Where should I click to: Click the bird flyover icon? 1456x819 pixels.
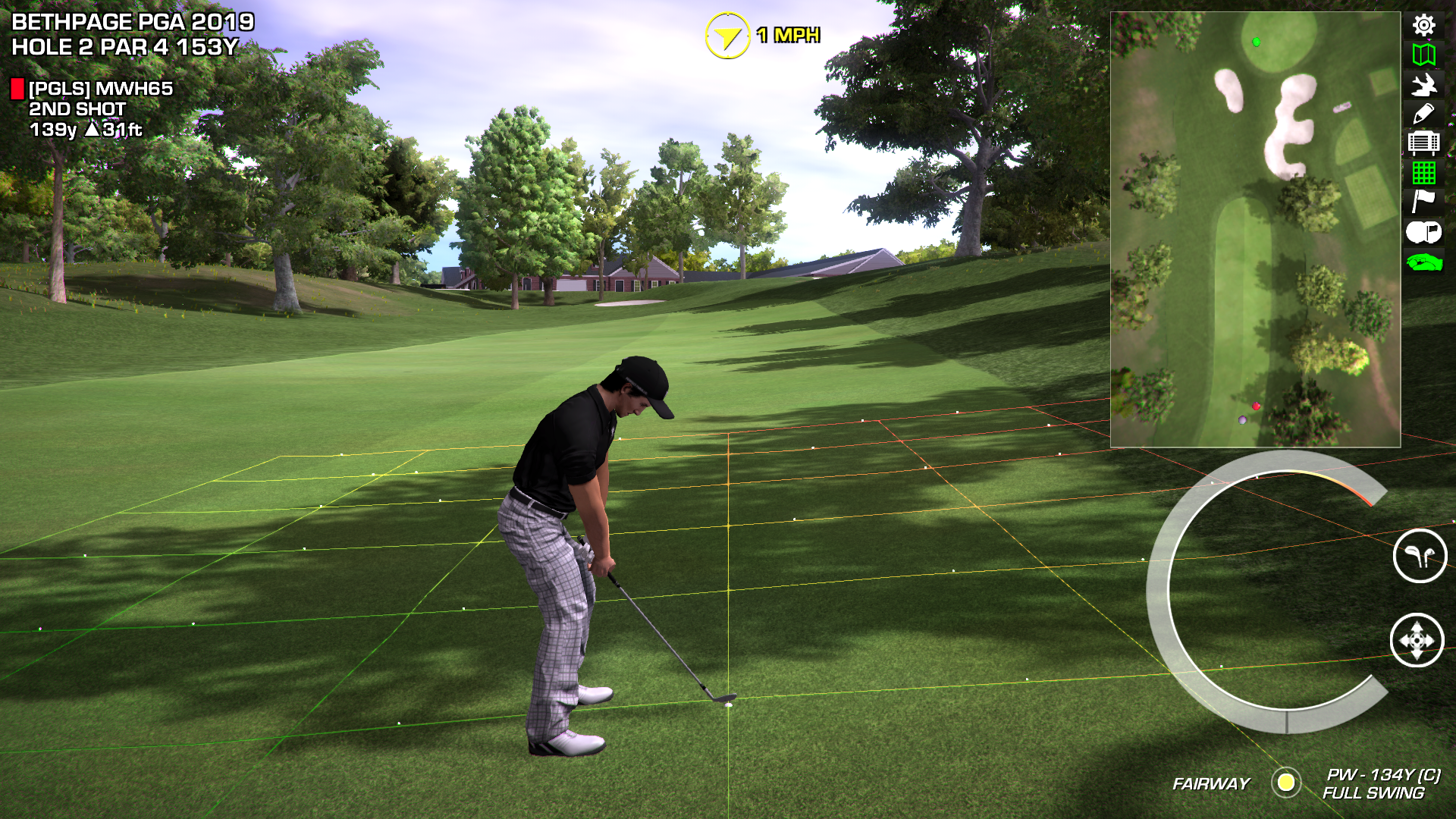(x=1423, y=84)
